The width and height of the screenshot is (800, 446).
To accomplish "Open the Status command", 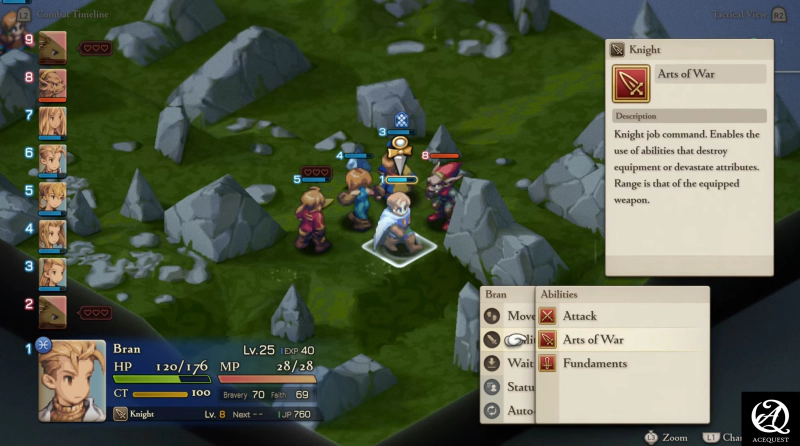I will coord(510,387).
